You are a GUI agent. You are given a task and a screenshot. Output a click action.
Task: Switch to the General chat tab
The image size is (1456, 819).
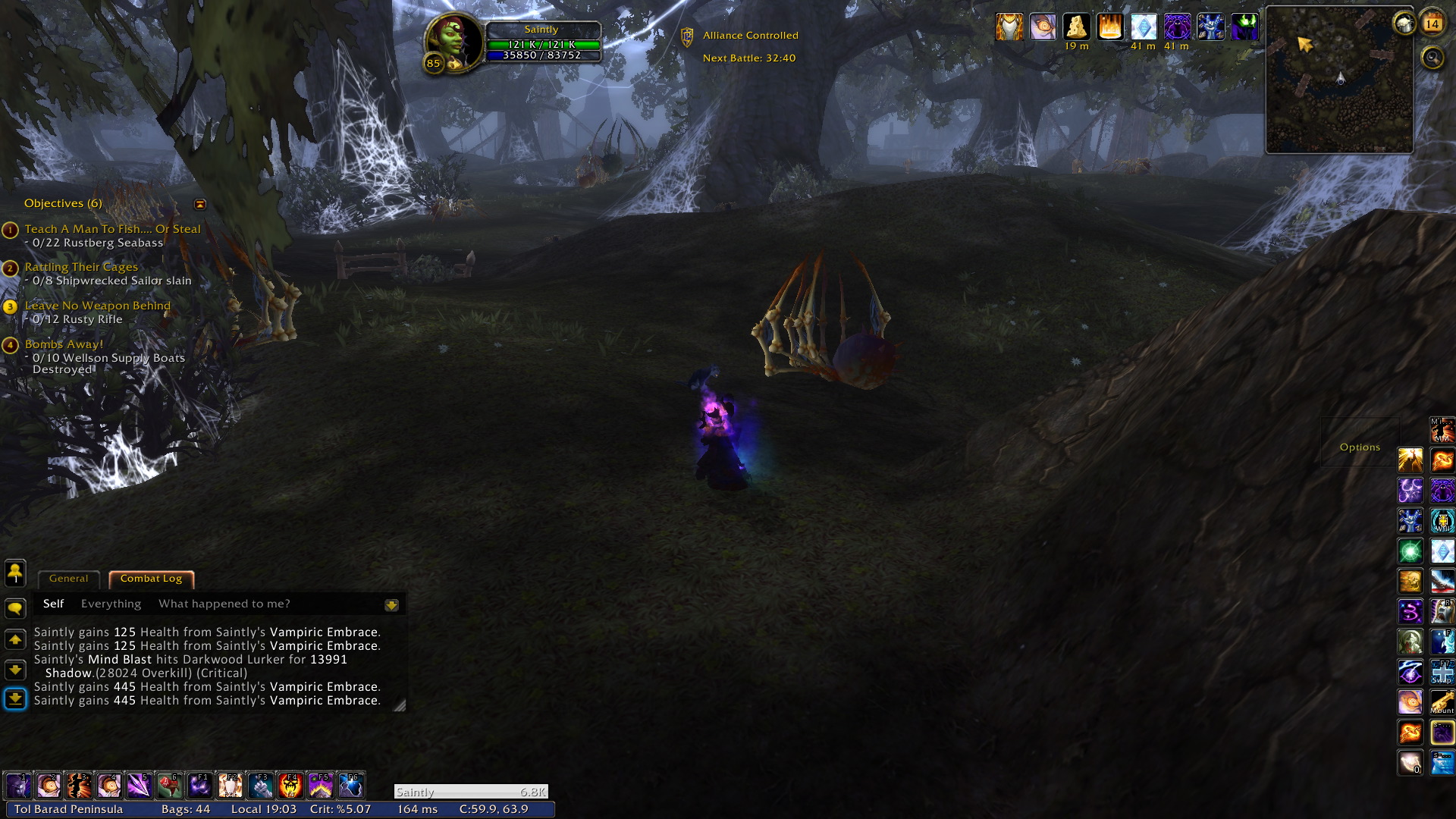68,579
